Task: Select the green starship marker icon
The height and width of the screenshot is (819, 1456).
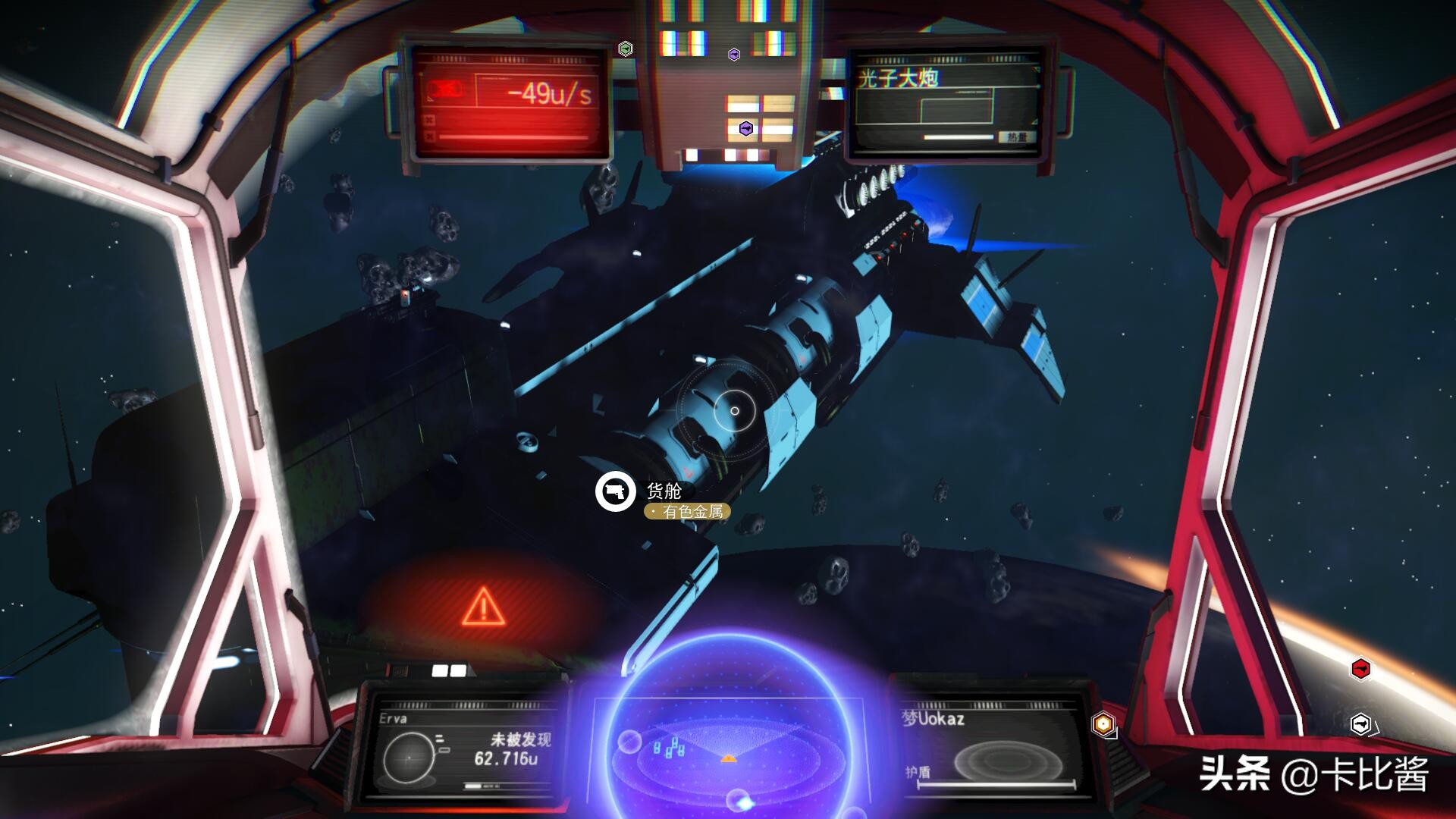Action: tap(625, 49)
